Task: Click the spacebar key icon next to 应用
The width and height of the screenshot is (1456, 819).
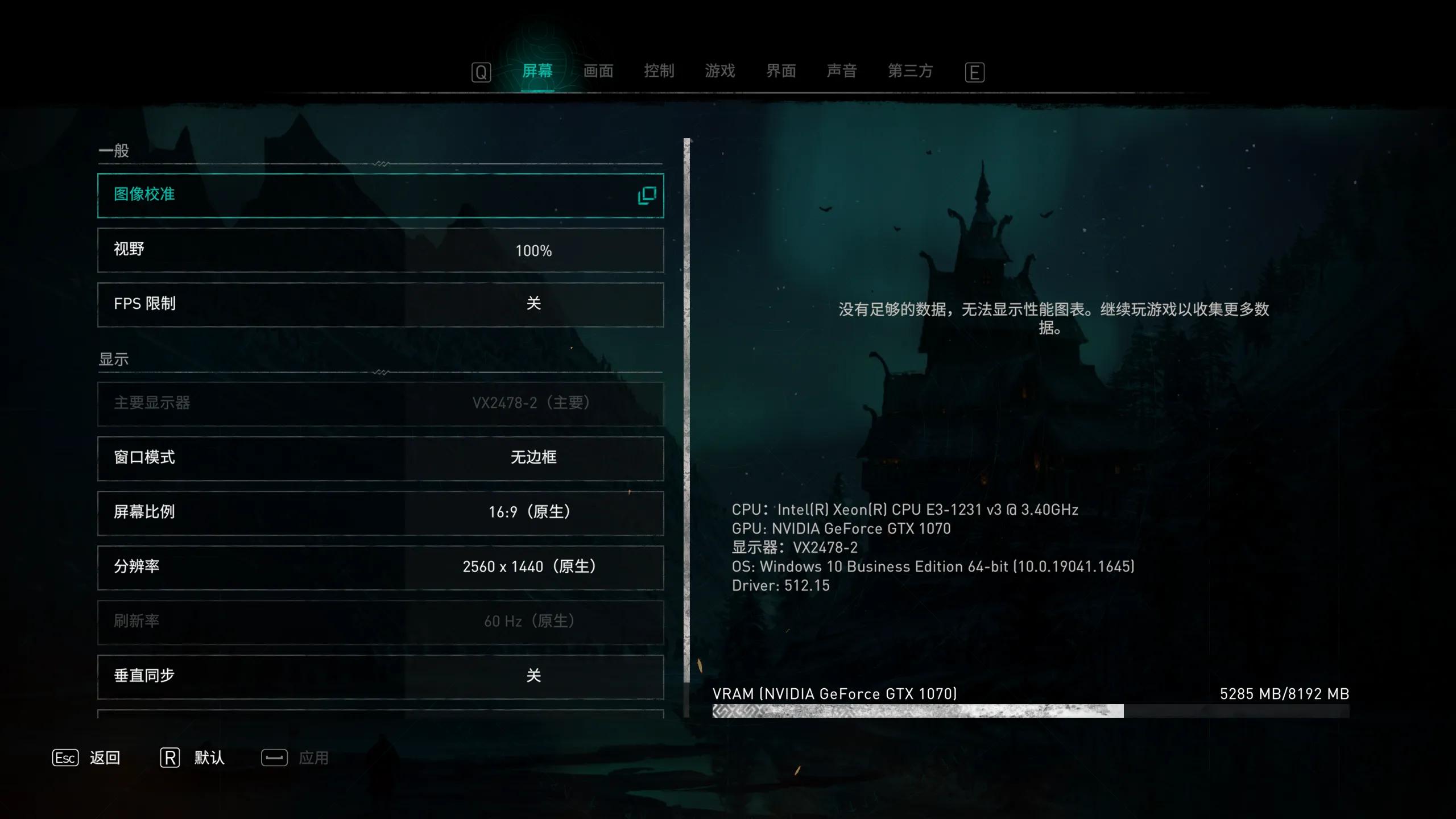Action: [x=274, y=758]
